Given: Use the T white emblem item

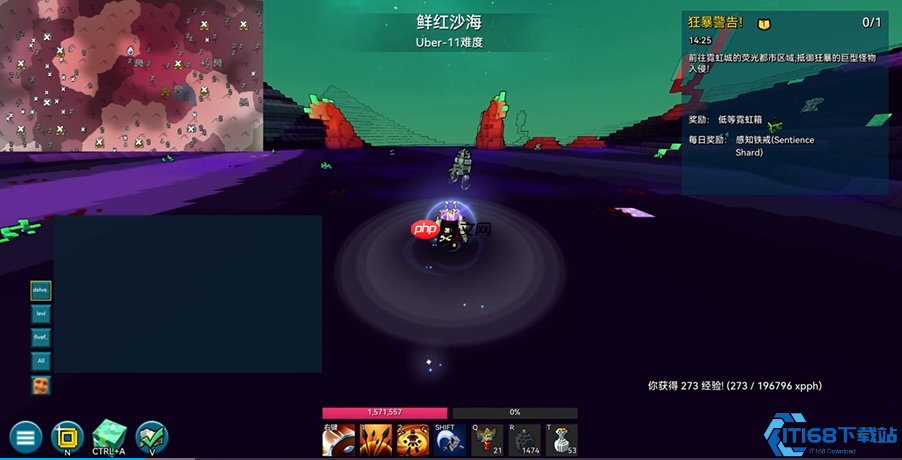Looking at the screenshot, I should tap(562, 439).
